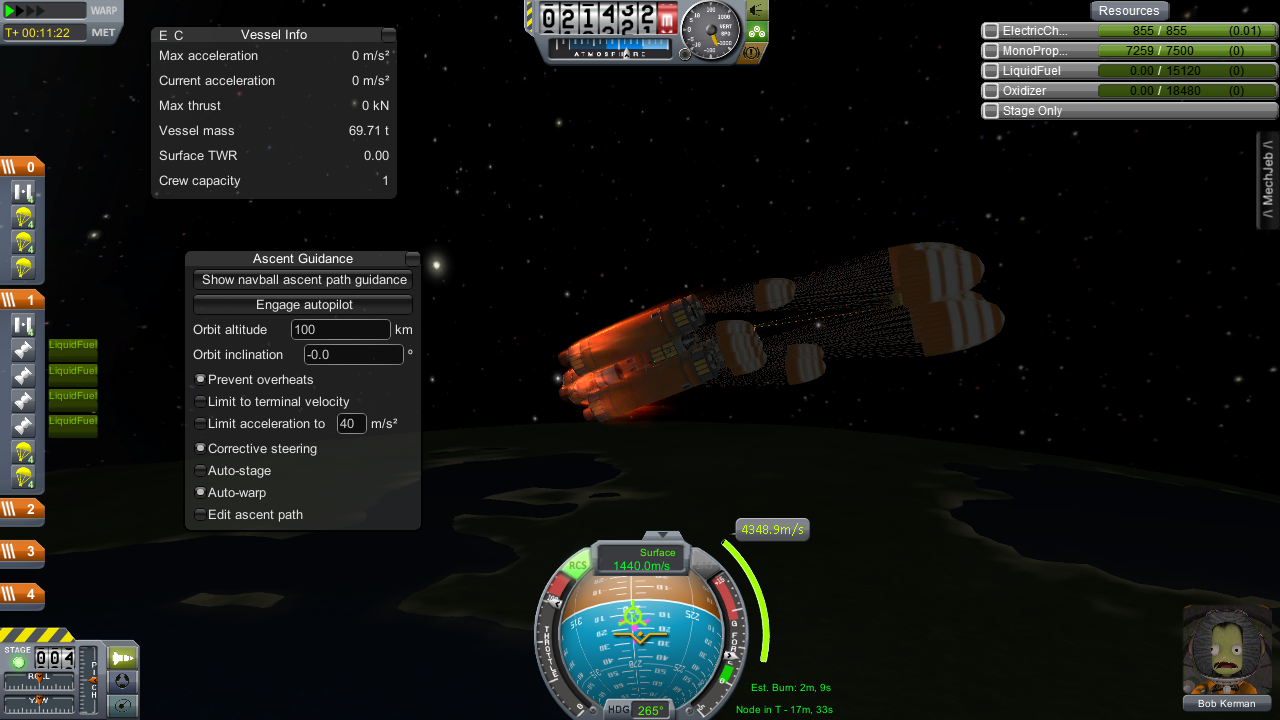This screenshot has height=720, width=1280.
Task: Select Bob Kerman's crew portrait
Action: click(x=1226, y=648)
